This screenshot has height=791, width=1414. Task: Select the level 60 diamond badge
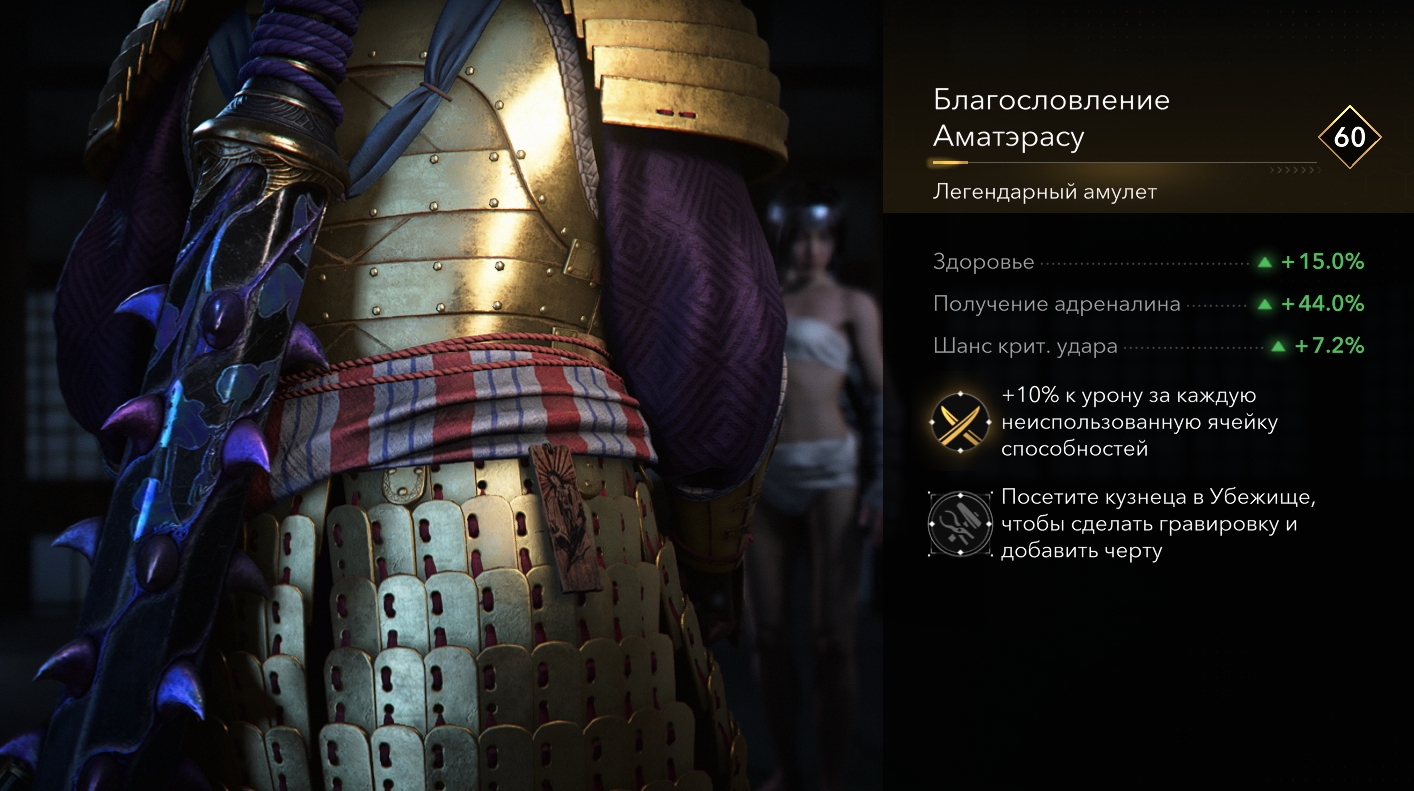pos(1349,137)
